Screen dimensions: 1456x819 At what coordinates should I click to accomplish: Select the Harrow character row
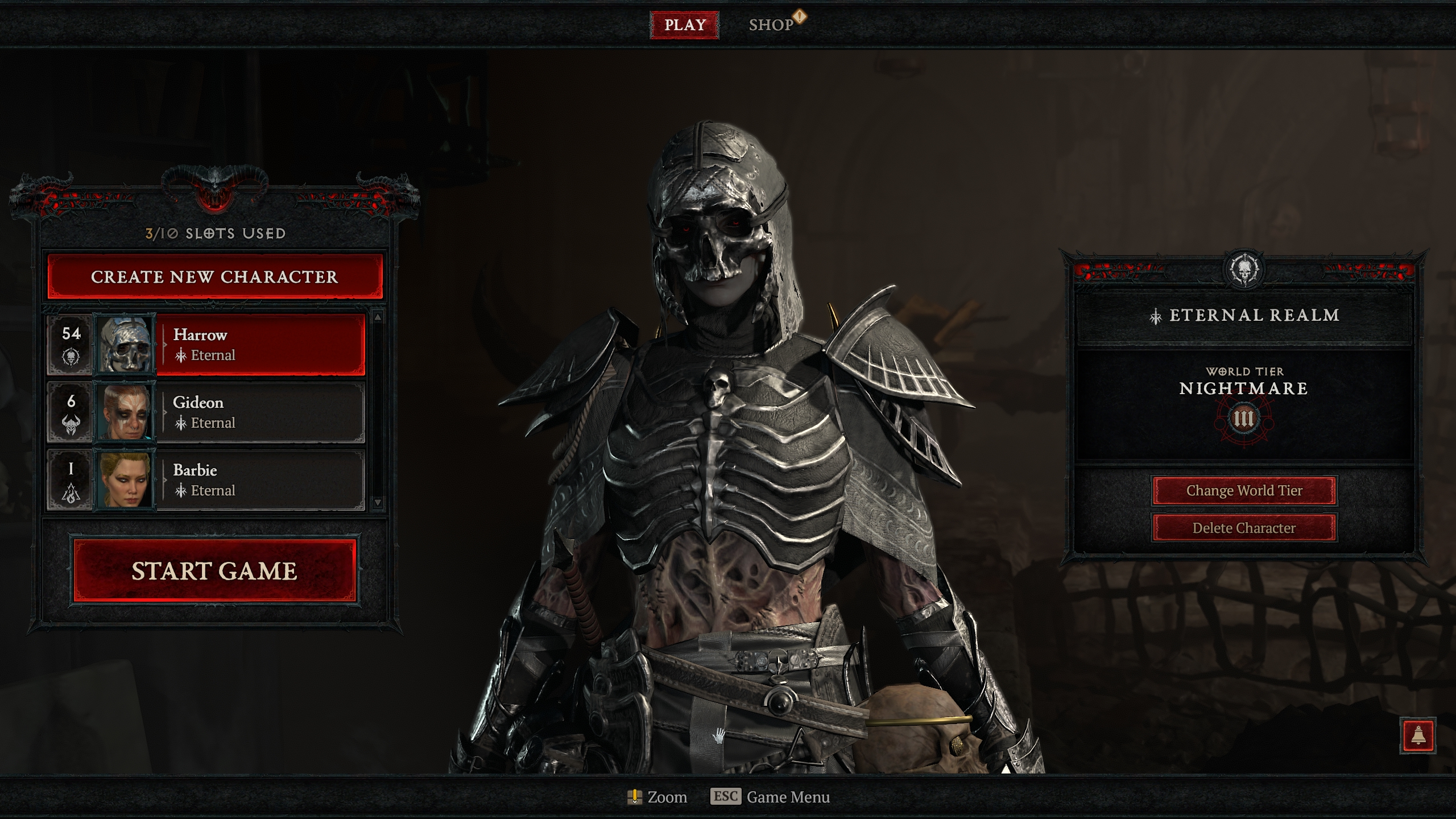click(260, 345)
